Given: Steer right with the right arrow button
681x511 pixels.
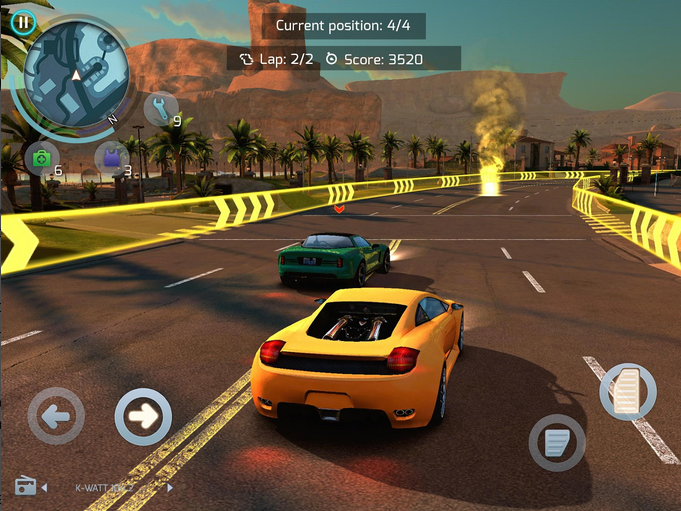Looking at the screenshot, I should click(x=144, y=416).
